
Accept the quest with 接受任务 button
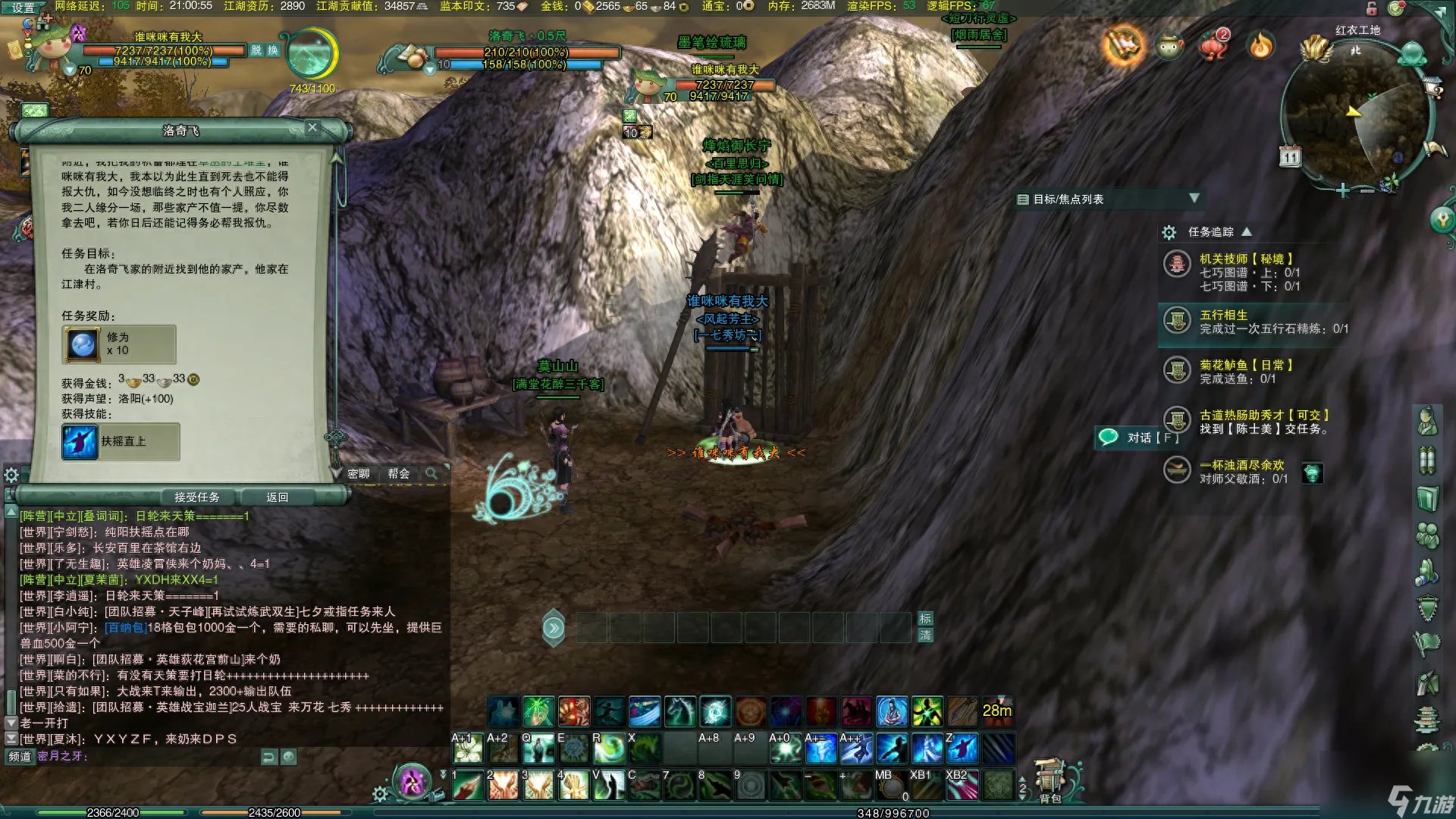(196, 497)
